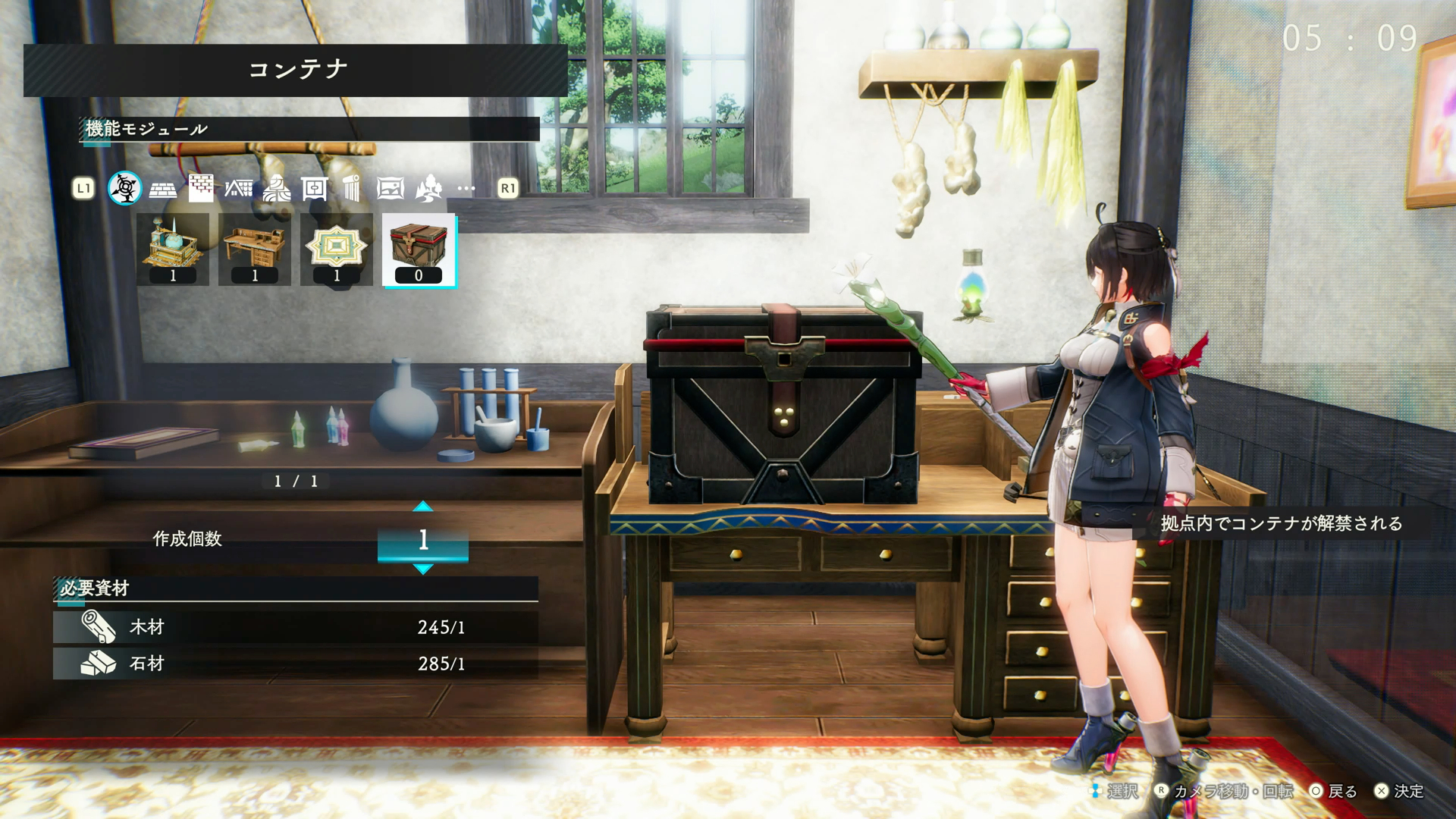Switch to the floor tiles category
The height and width of the screenshot is (819, 1456).
pos(162,189)
